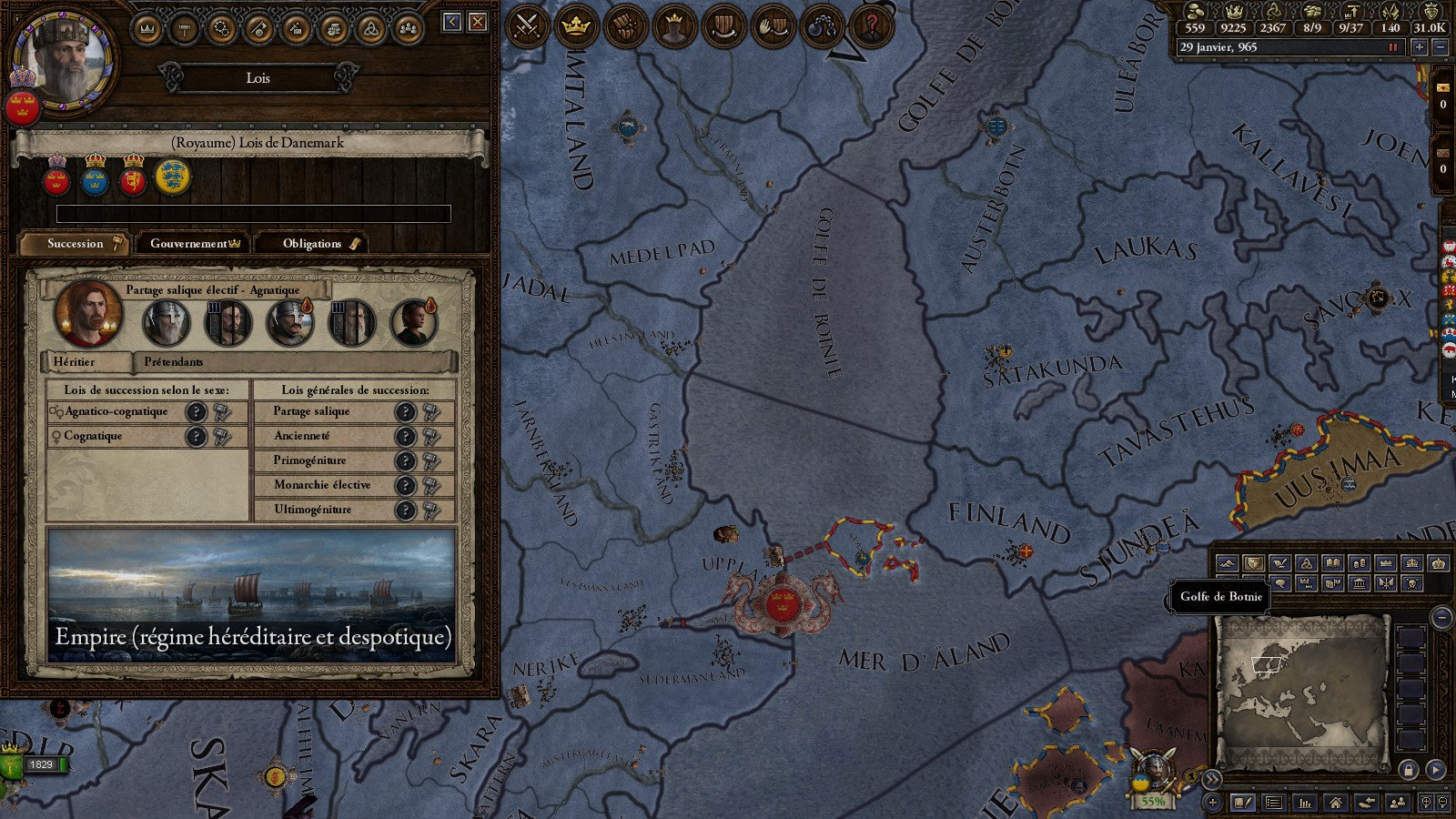
Task: Open the home icon in bottom toolbar
Action: [x=1335, y=803]
